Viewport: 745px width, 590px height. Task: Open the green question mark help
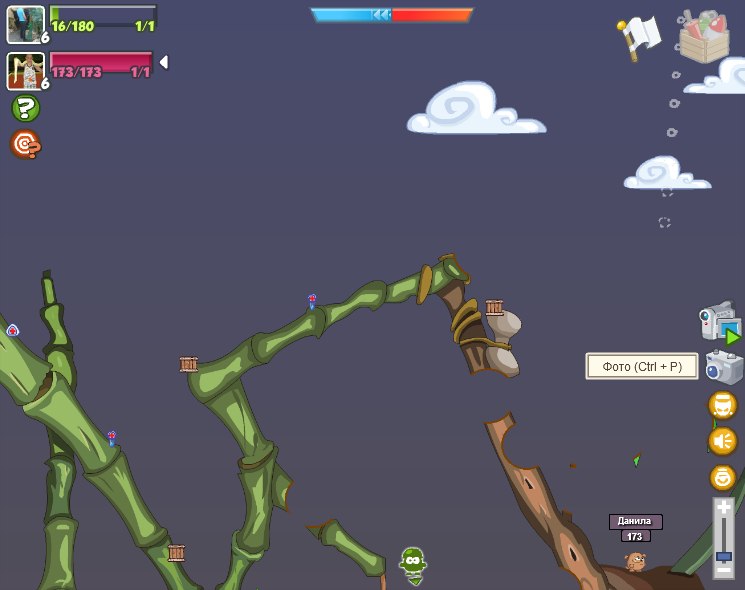[26, 108]
